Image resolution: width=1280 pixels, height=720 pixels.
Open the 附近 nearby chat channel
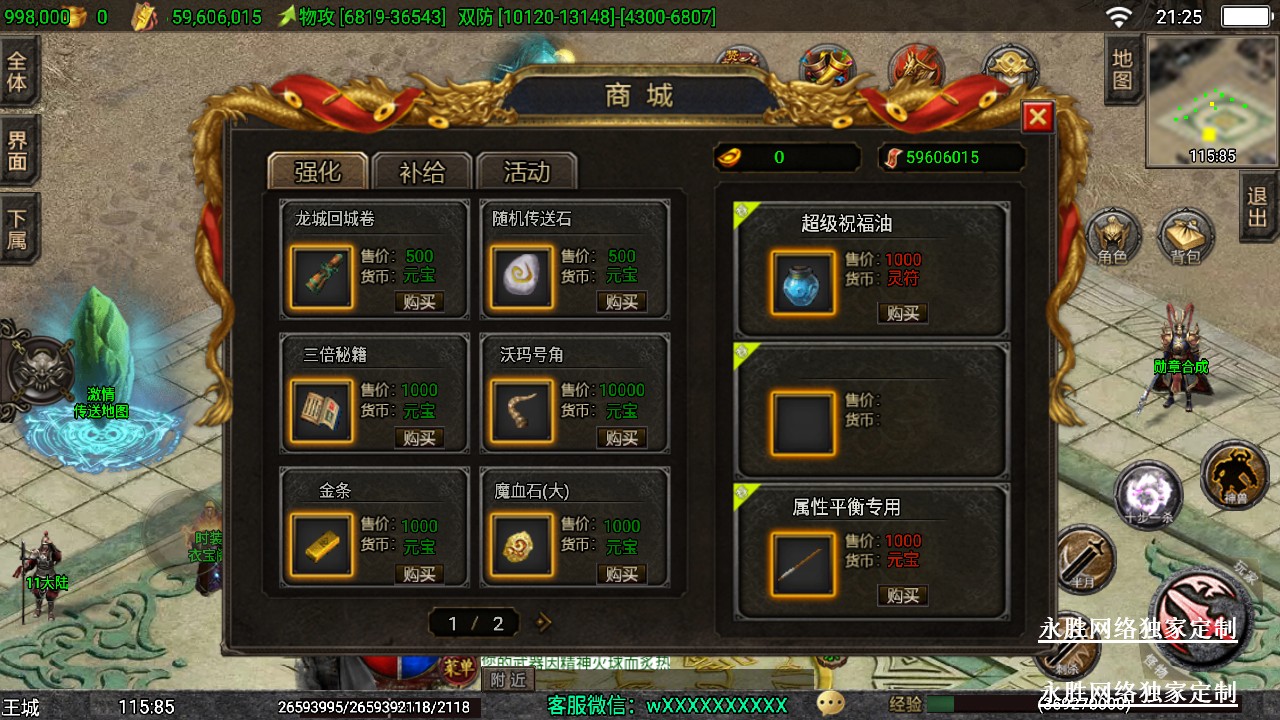pos(508,680)
